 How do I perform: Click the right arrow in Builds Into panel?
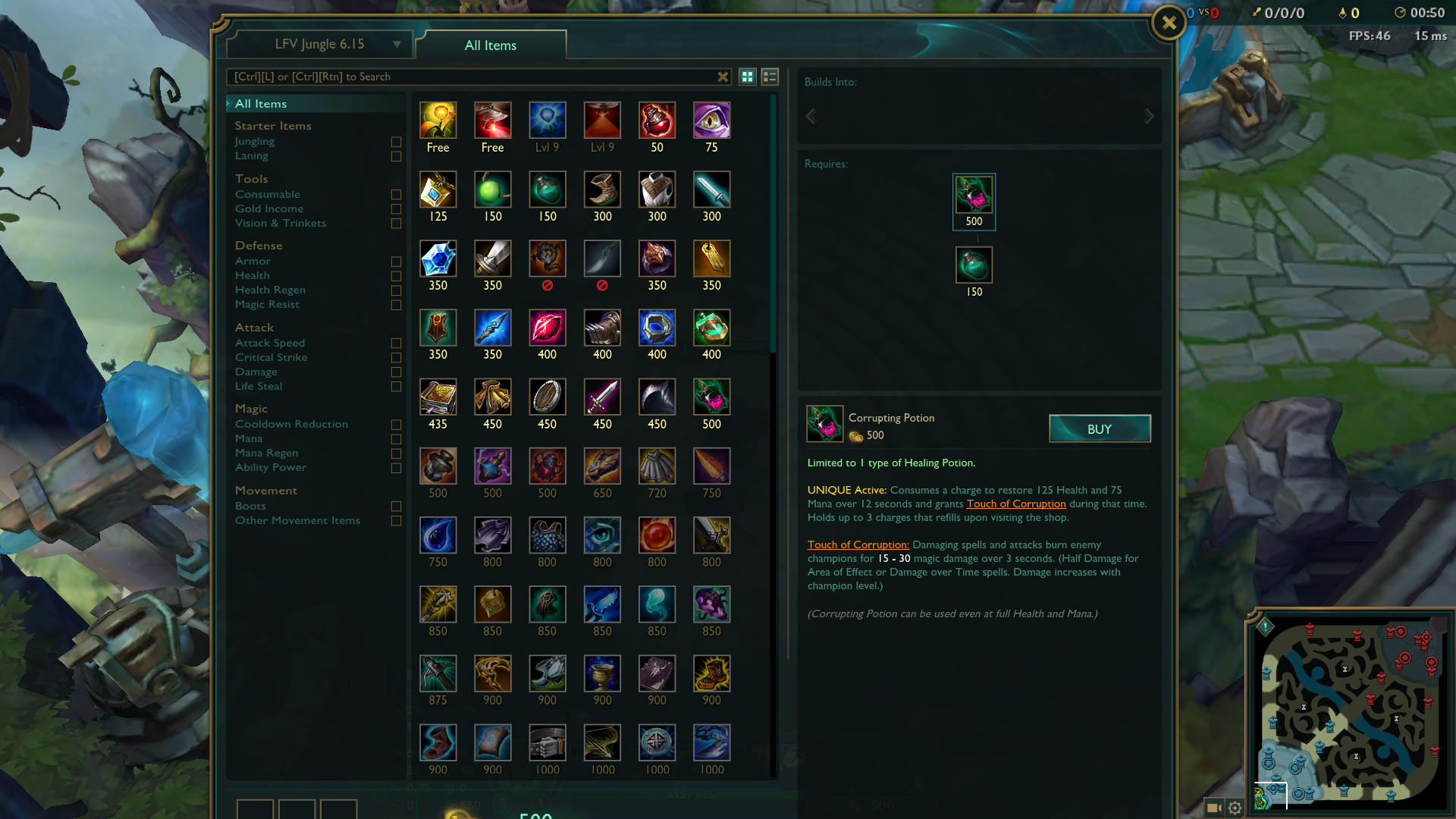pos(1149,116)
